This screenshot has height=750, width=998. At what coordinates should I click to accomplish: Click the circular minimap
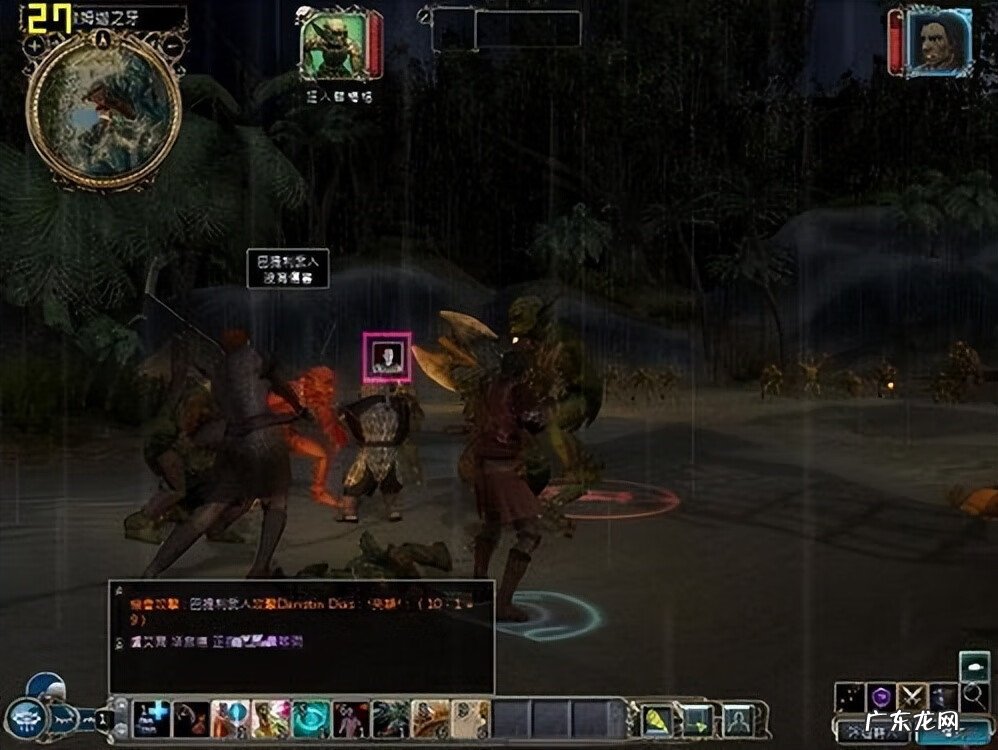[103, 110]
